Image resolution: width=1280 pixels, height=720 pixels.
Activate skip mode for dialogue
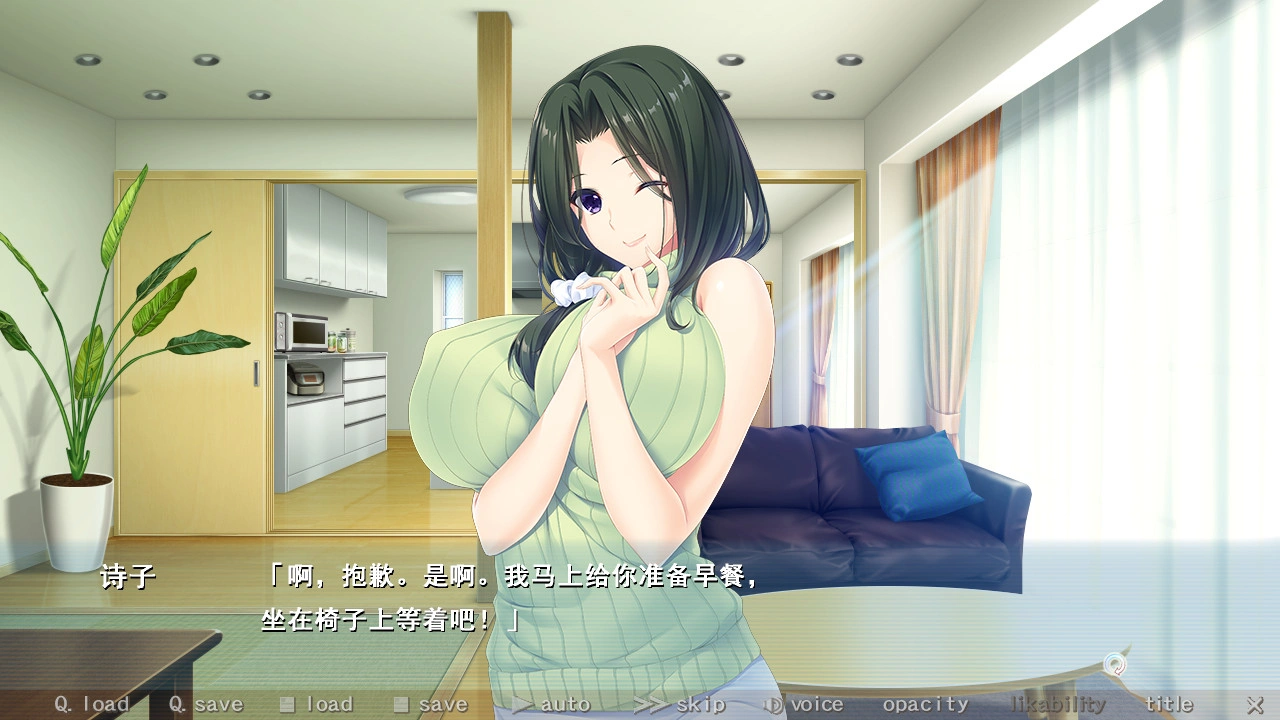680,705
